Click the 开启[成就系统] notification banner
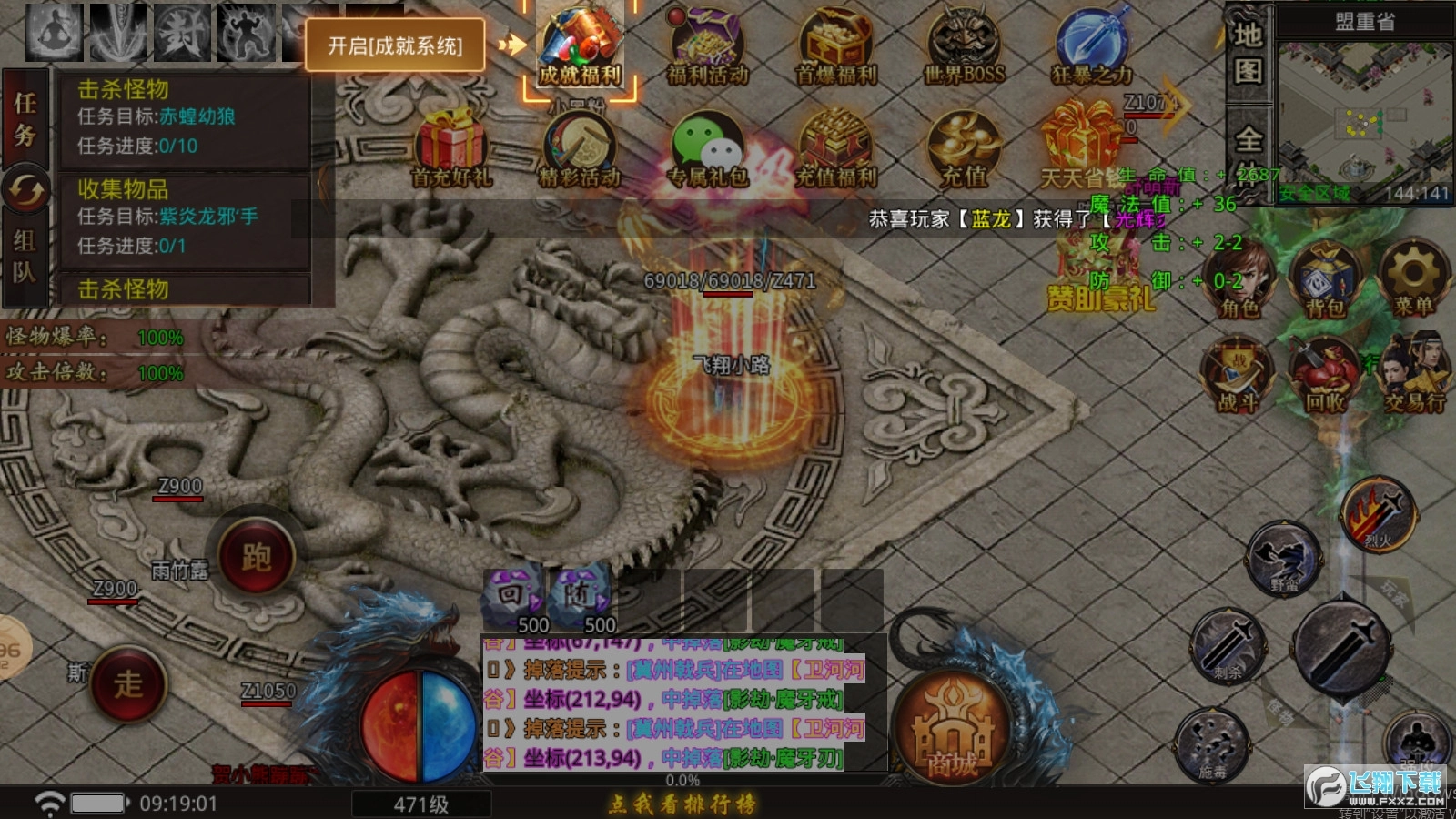Screen dimensions: 1456x819 395,46
